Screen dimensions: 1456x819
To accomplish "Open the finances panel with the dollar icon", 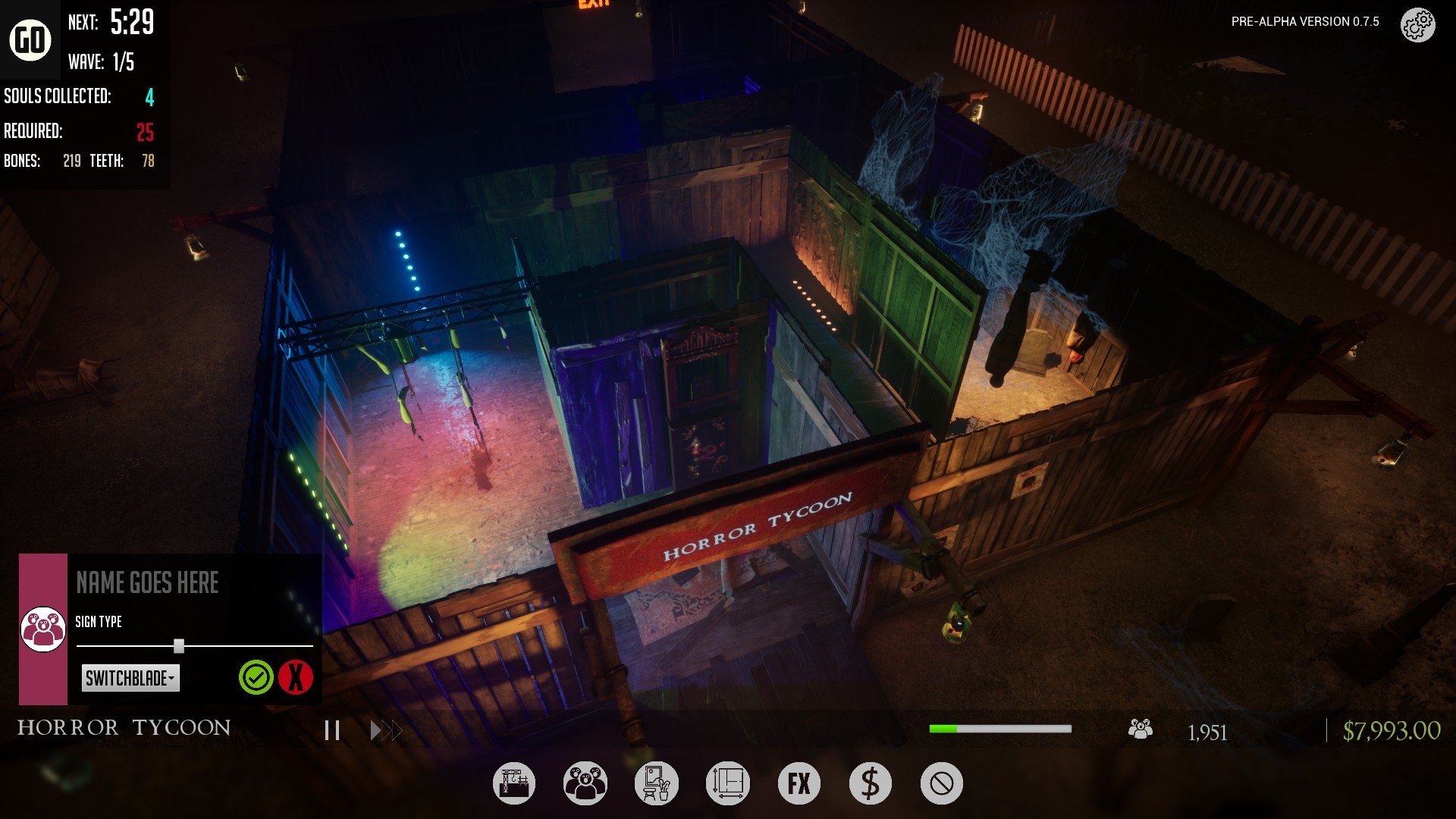I will [870, 783].
